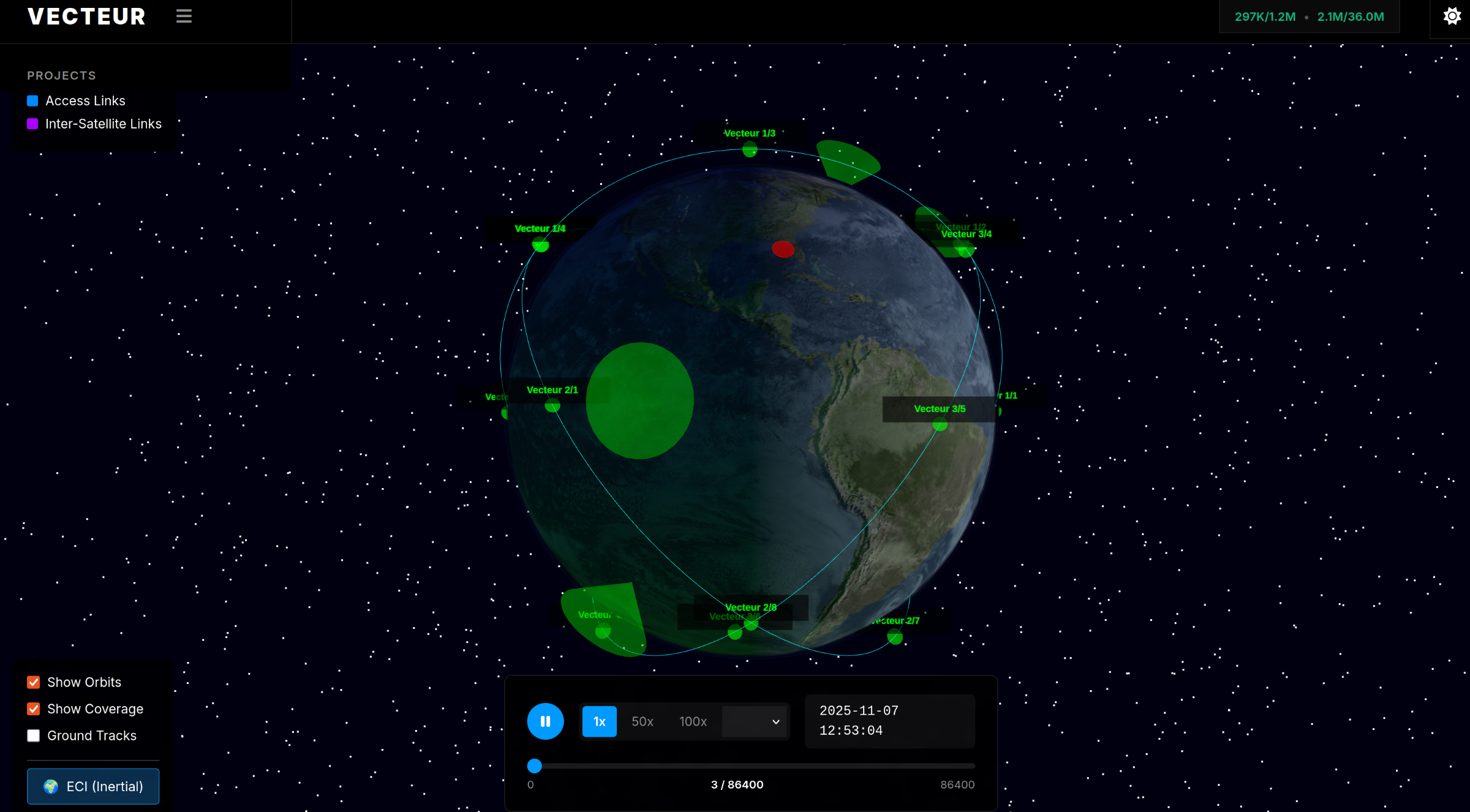This screenshot has height=812, width=1470.
Task: Open settings via the gear icon
Action: pos(1452,16)
